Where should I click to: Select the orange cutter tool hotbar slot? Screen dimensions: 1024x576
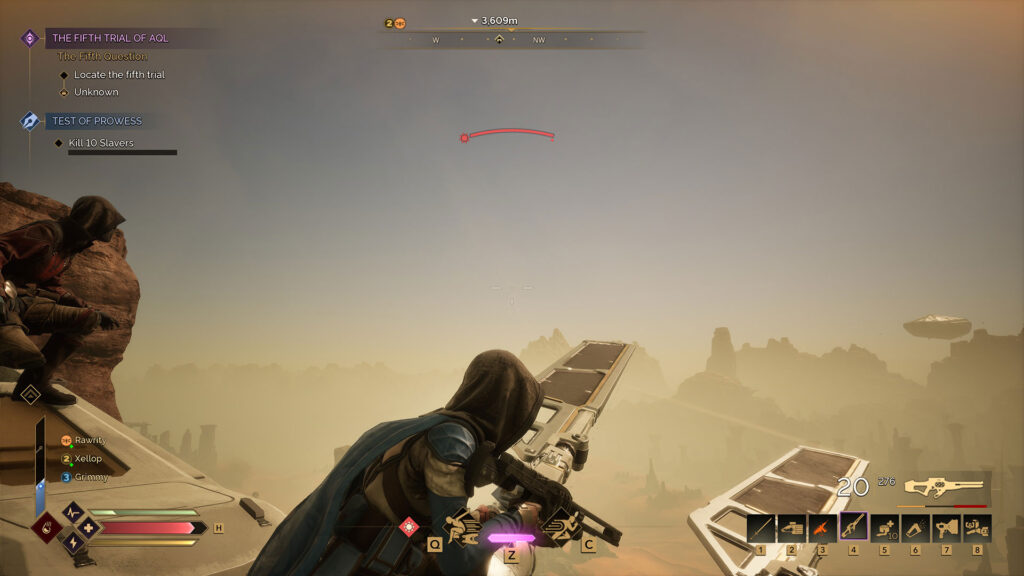click(x=823, y=527)
